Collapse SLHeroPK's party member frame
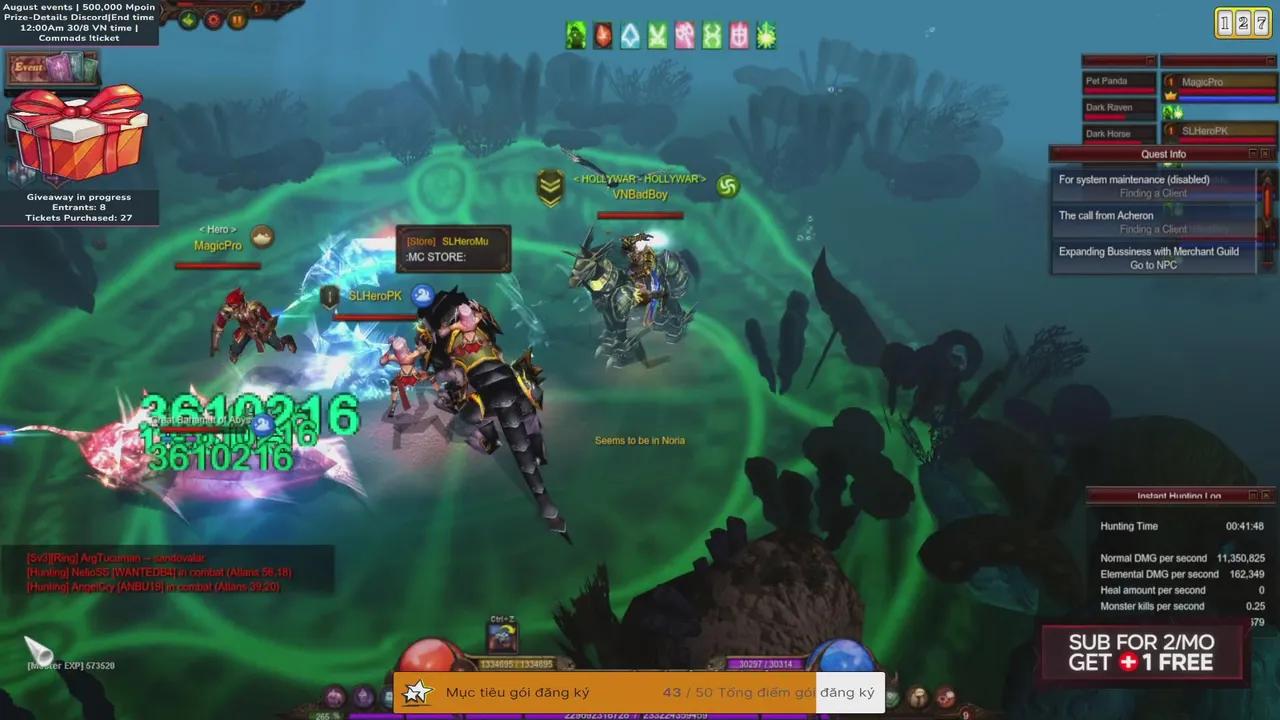 (x=1219, y=130)
